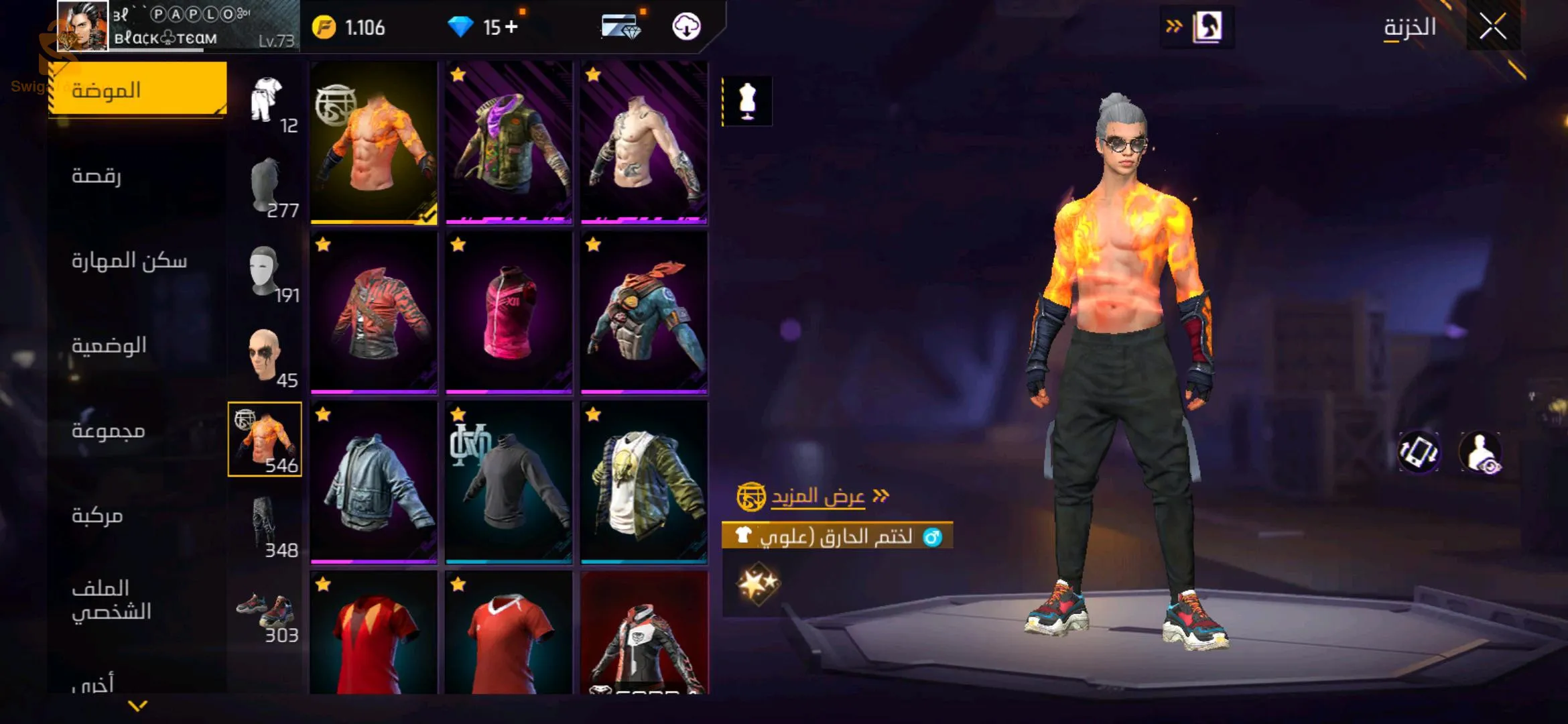The image size is (1568, 724).
Task: Toggle the character visibility eye icon
Action: [x=1482, y=453]
